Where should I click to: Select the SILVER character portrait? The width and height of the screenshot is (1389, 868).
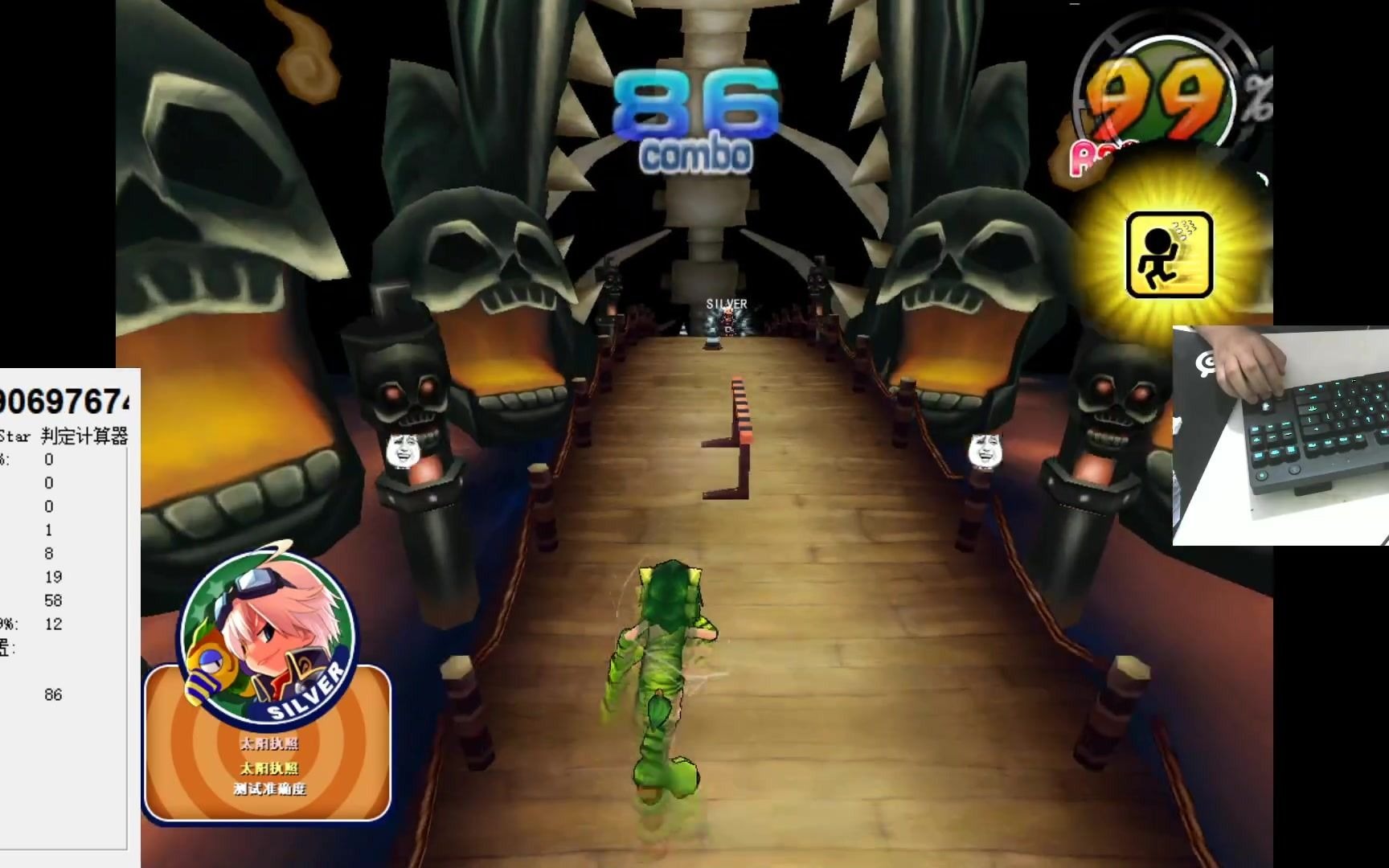[x=268, y=633]
